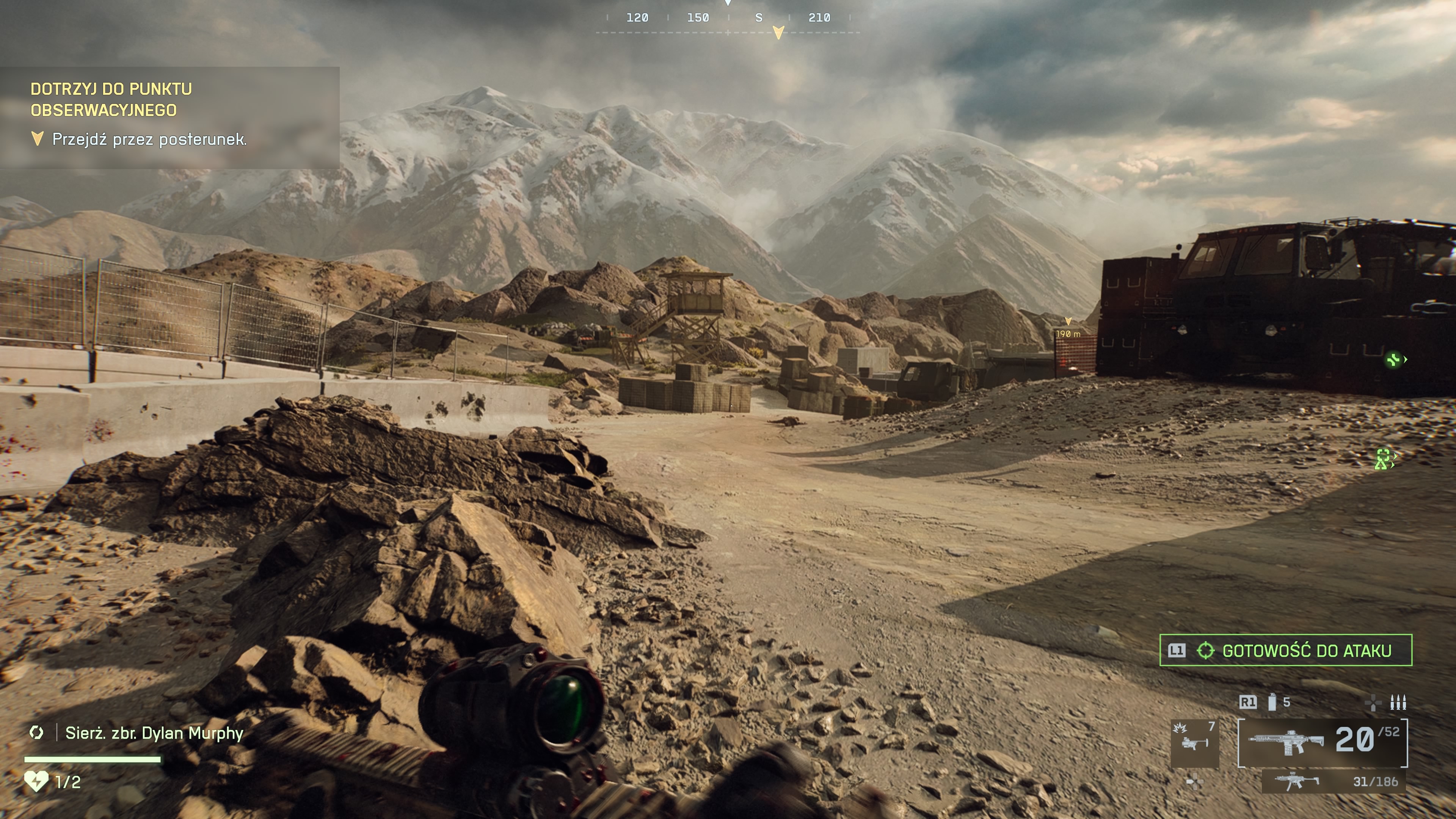Click the three-bullet fire mode icon
The image size is (1456, 819).
pos(1398,703)
